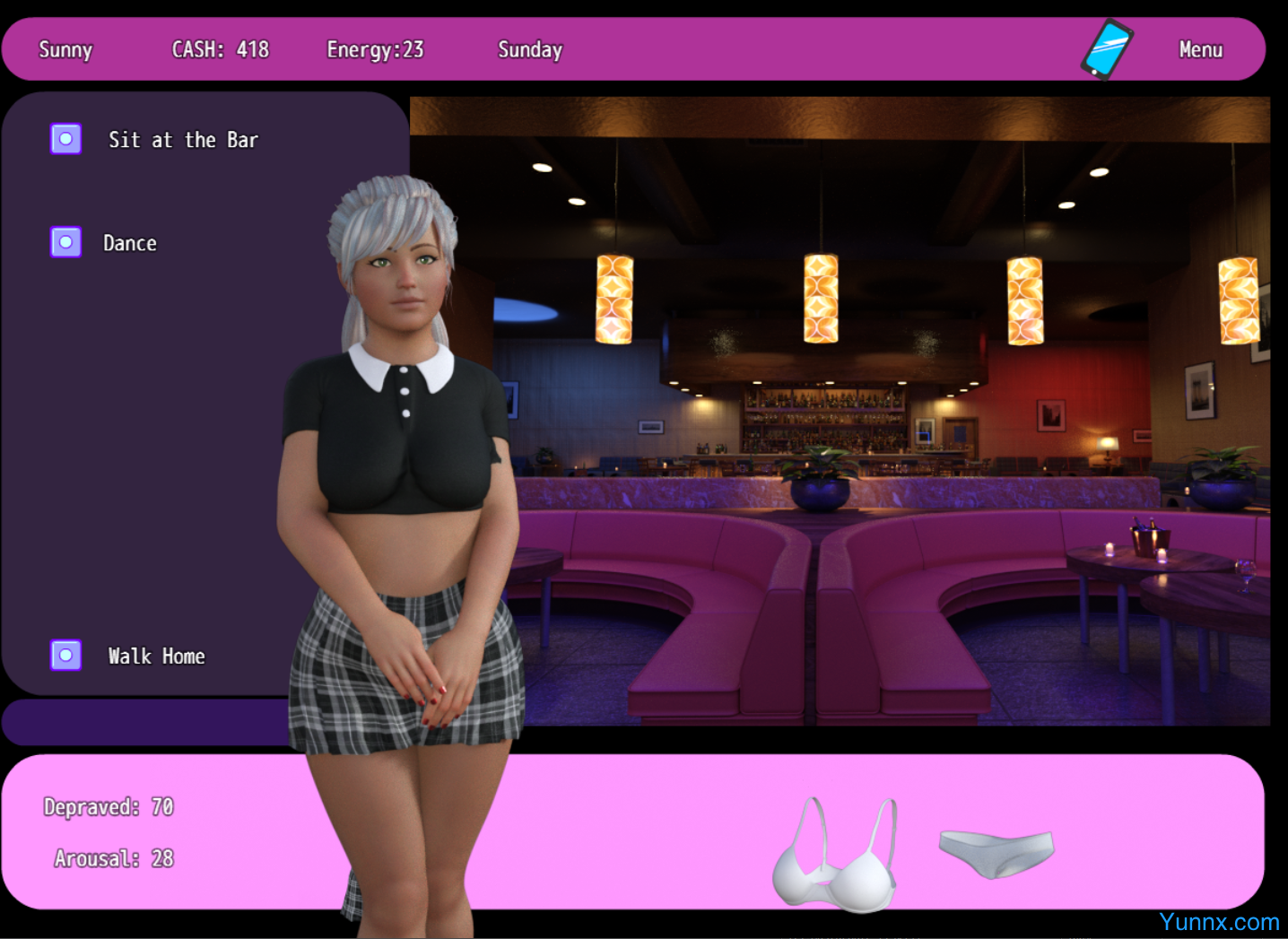Select the Dance action
Screen dimensions: 1288x939
66,242
